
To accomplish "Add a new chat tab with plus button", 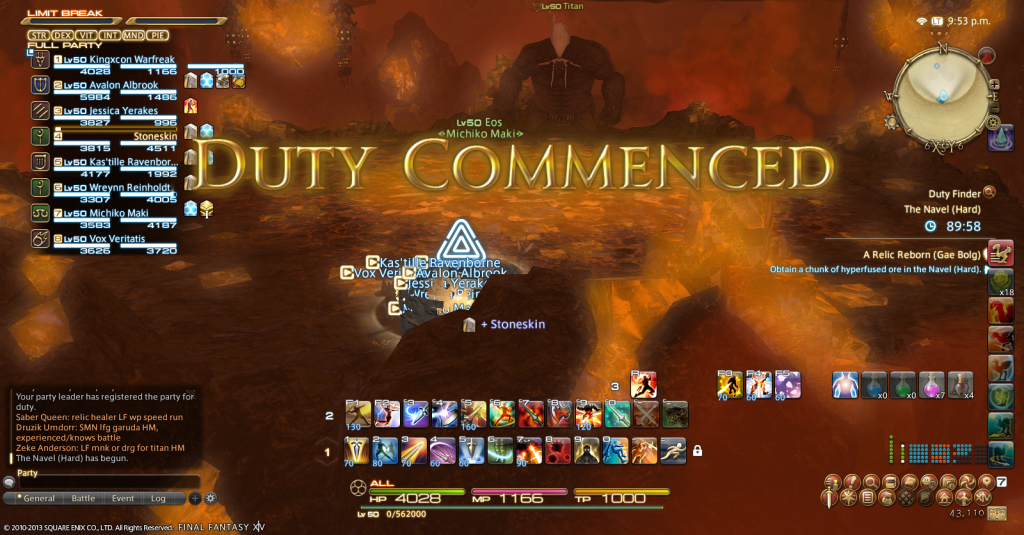I will click(x=195, y=498).
